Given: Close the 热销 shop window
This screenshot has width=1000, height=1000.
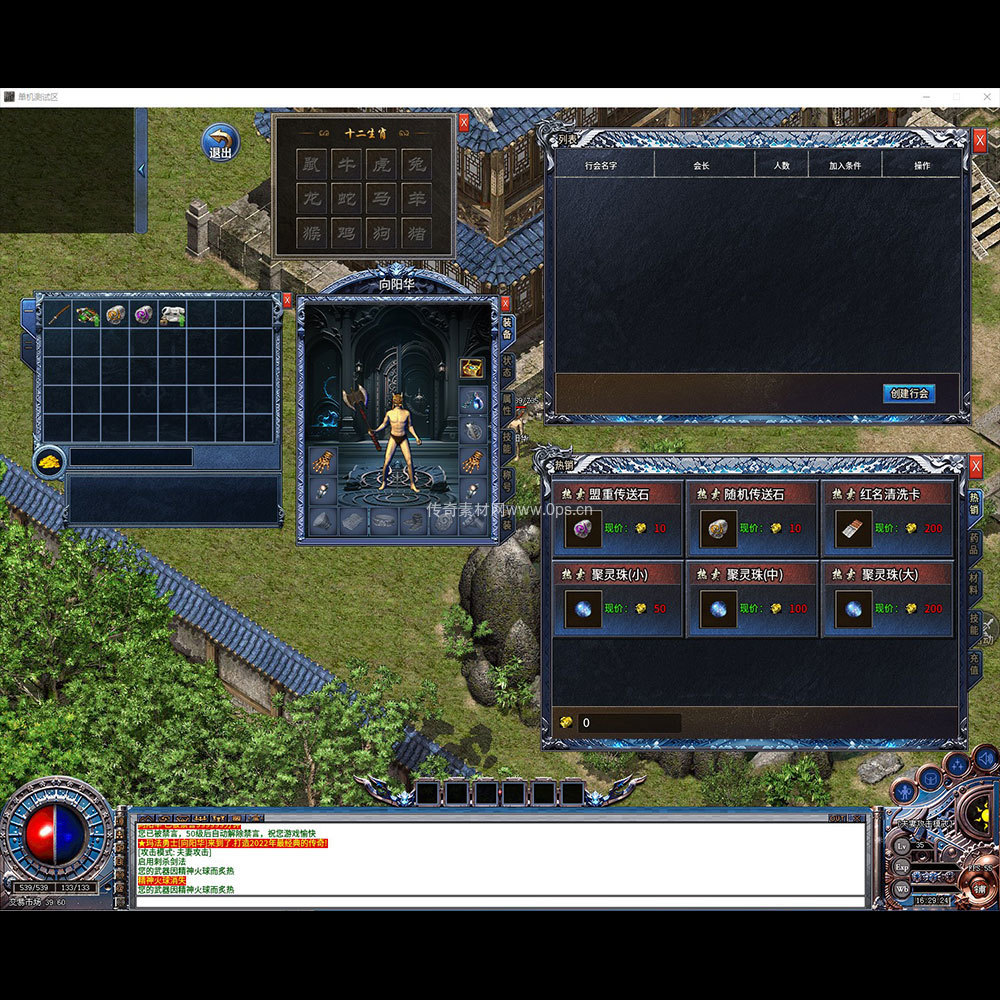Looking at the screenshot, I should (x=976, y=466).
